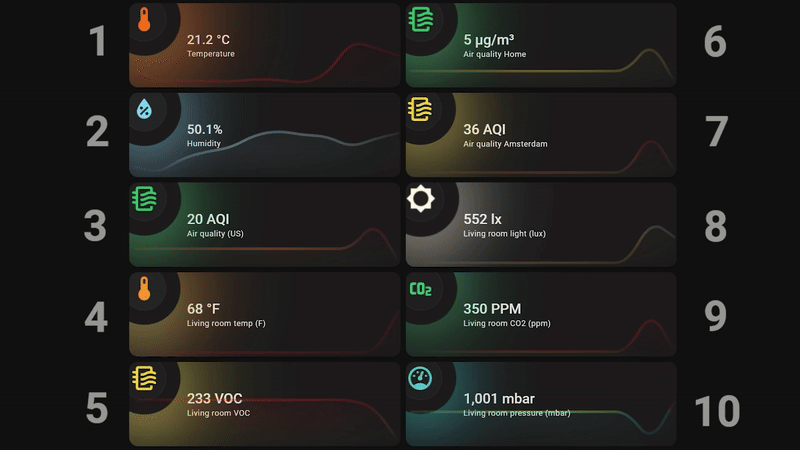Open the Temperature 21.2 °C card
Viewport: 800px width, 450px height.
click(265, 45)
